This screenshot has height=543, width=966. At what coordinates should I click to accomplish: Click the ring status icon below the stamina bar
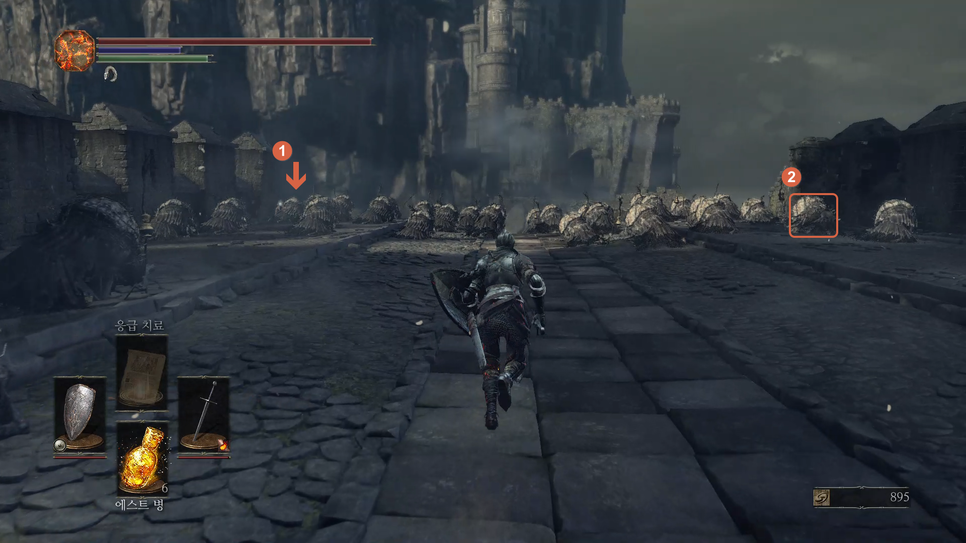pos(109,73)
